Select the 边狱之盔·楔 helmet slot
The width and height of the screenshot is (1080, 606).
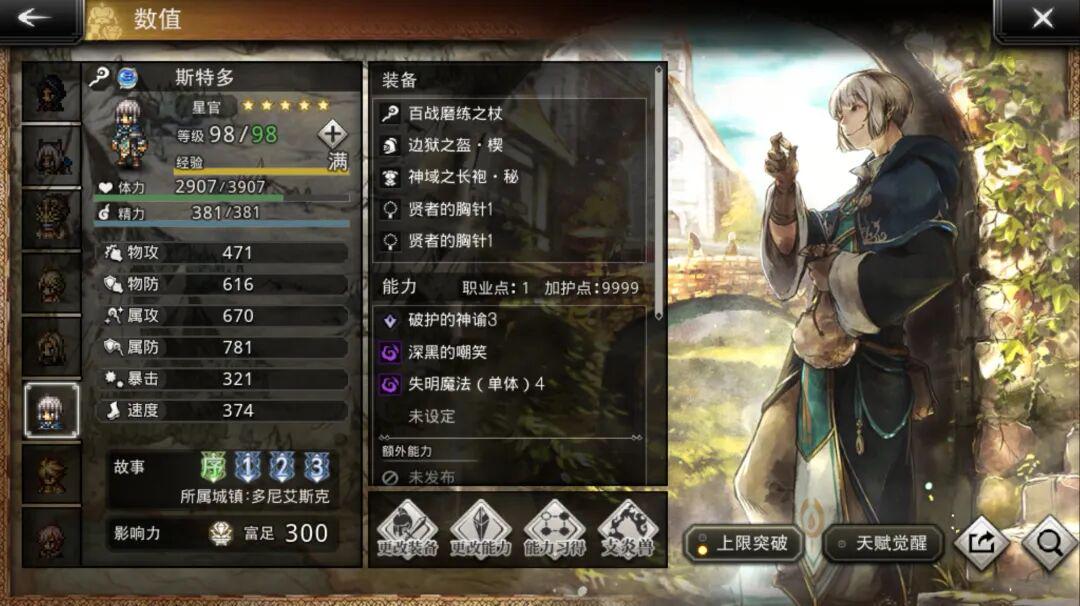[x=510, y=145]
